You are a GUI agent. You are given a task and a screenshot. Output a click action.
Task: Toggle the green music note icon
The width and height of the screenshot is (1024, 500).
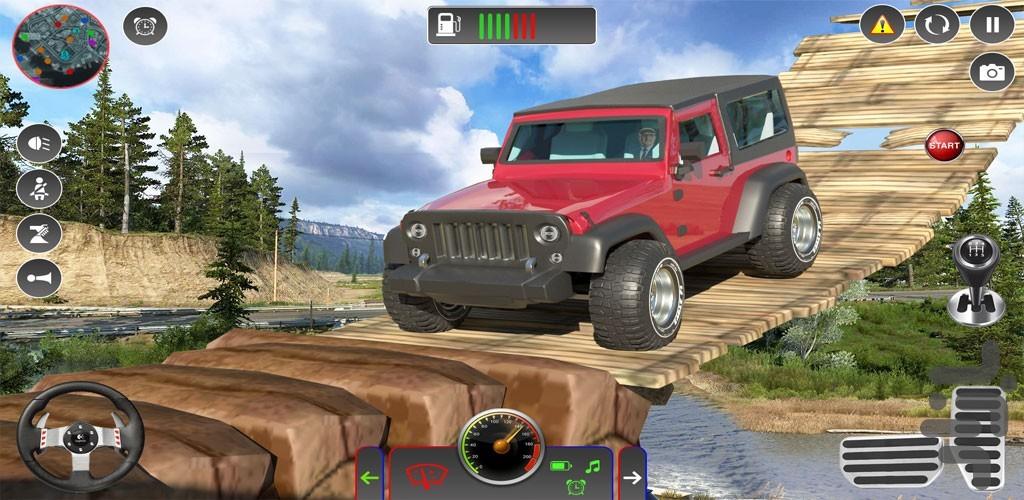point(592,465)
